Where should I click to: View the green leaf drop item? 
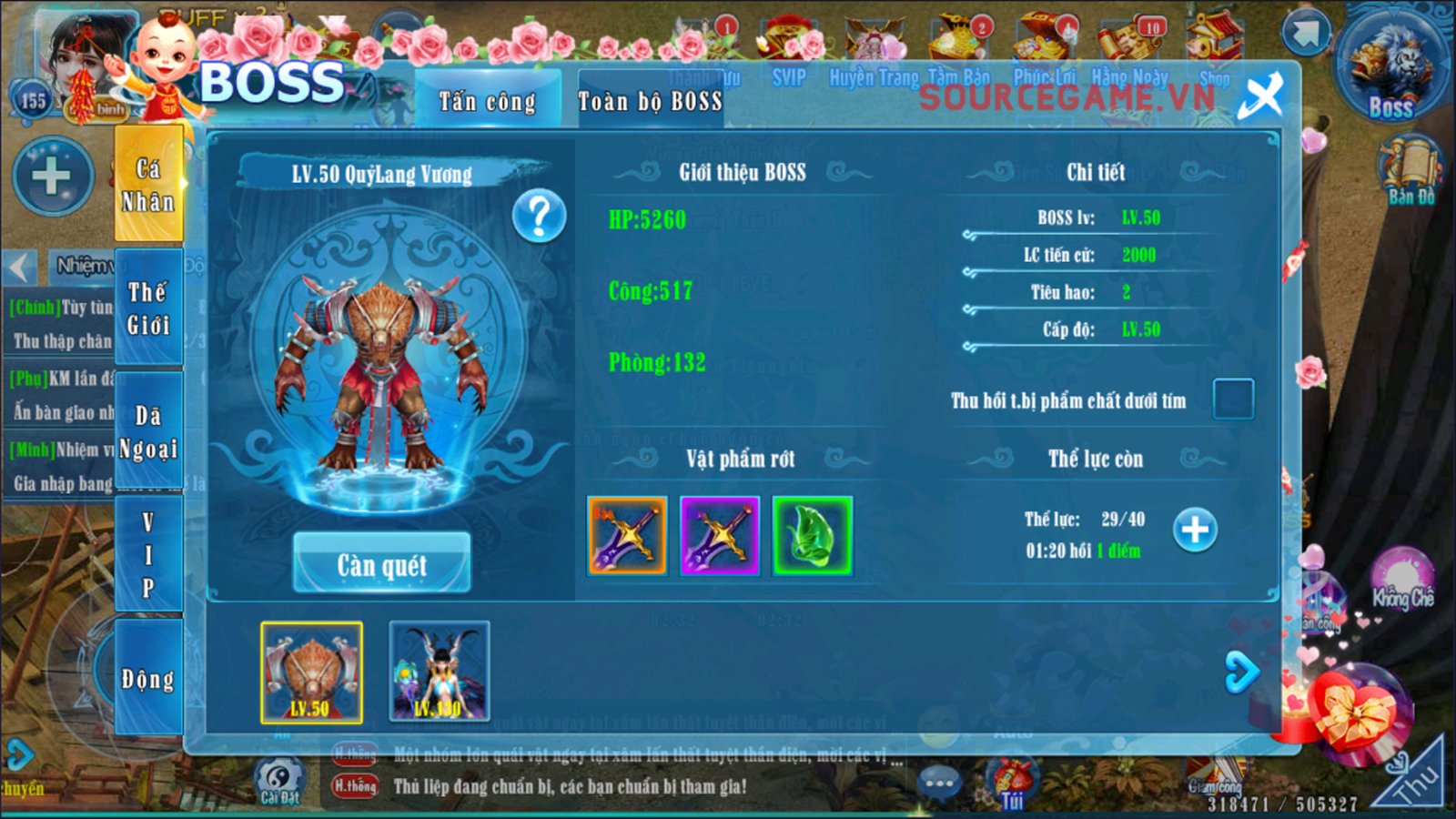pyautogui.click(x=812, y=536)
